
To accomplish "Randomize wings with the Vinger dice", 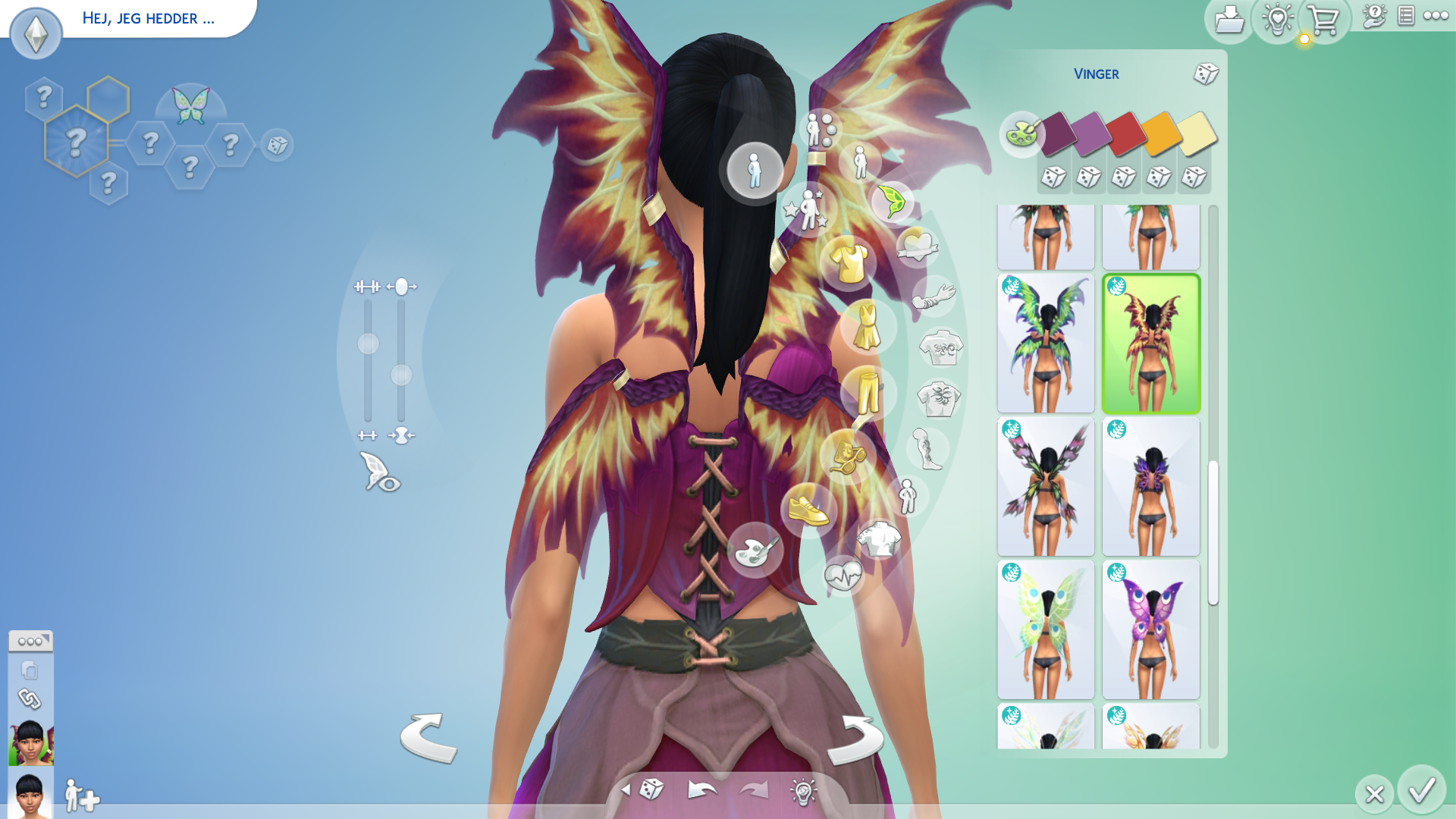I will click(x=1206, y=74).
